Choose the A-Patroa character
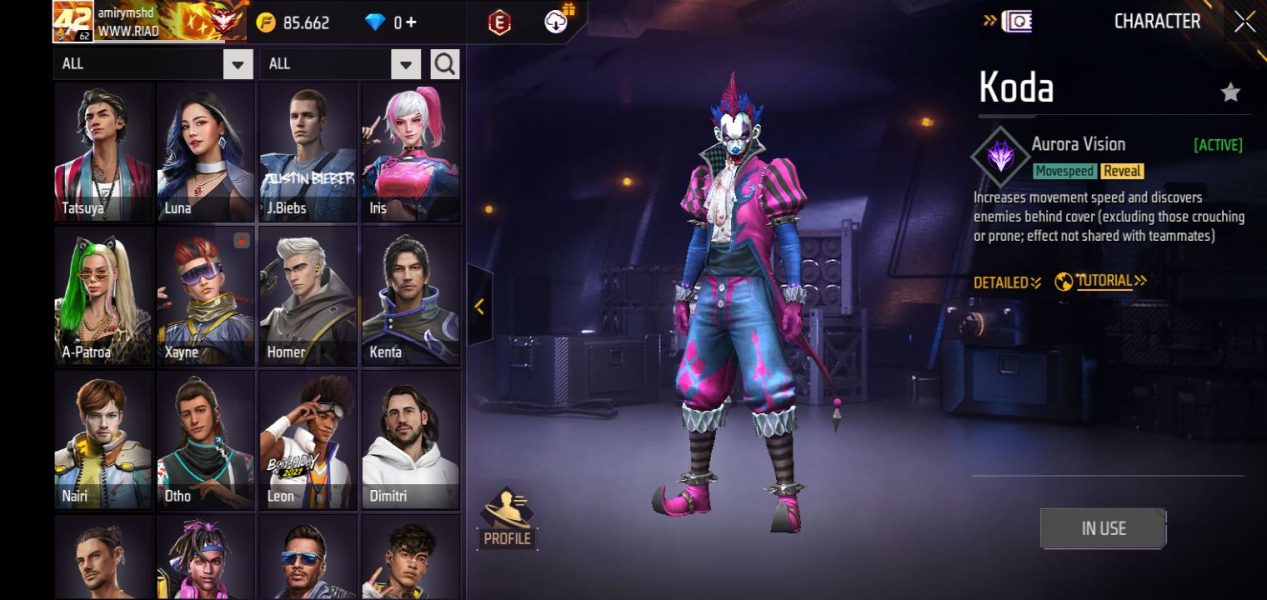Screen dimensions: 1267x600 (x=103, y=296)
